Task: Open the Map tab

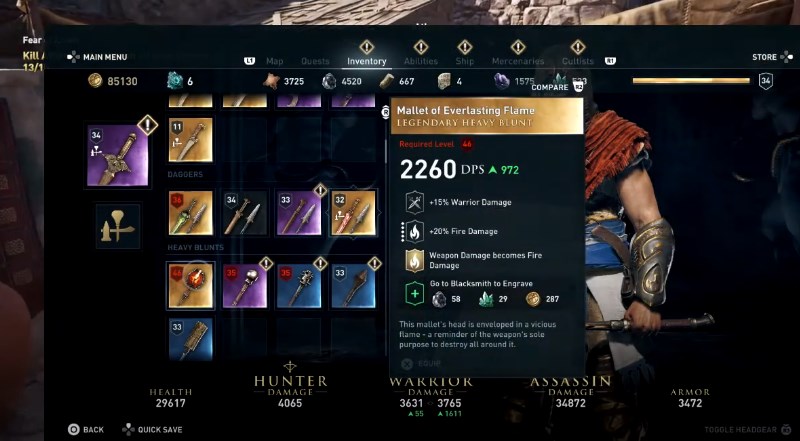Action: 274,61
